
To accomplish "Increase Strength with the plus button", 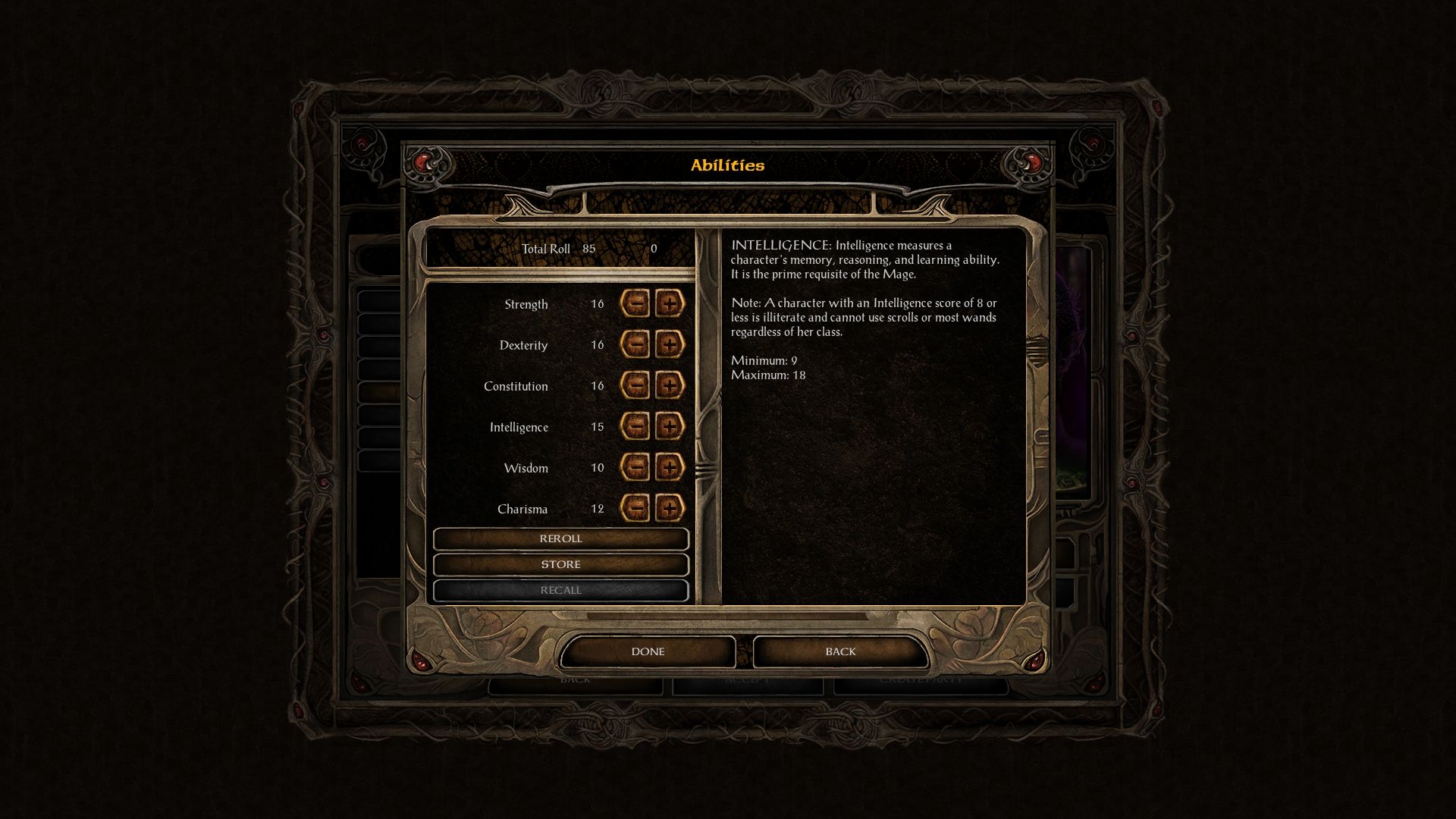I will (669, 304).
